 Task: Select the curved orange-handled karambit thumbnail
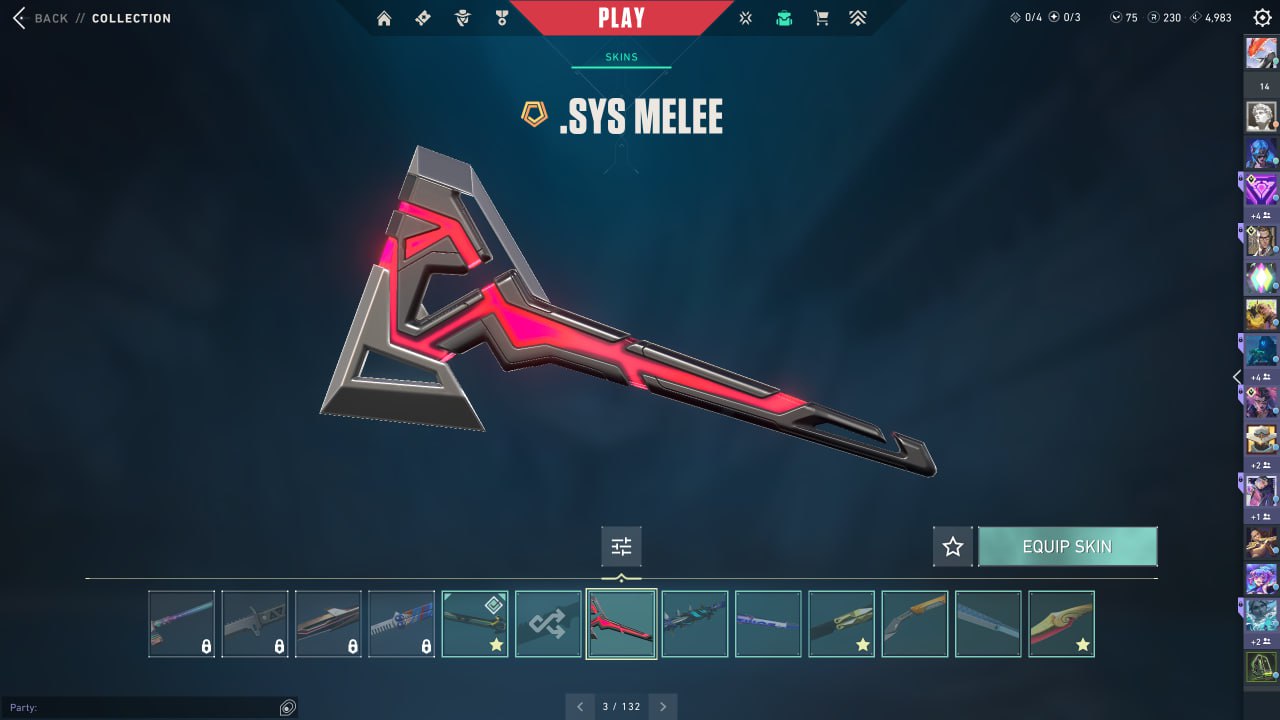coord(914,624)
